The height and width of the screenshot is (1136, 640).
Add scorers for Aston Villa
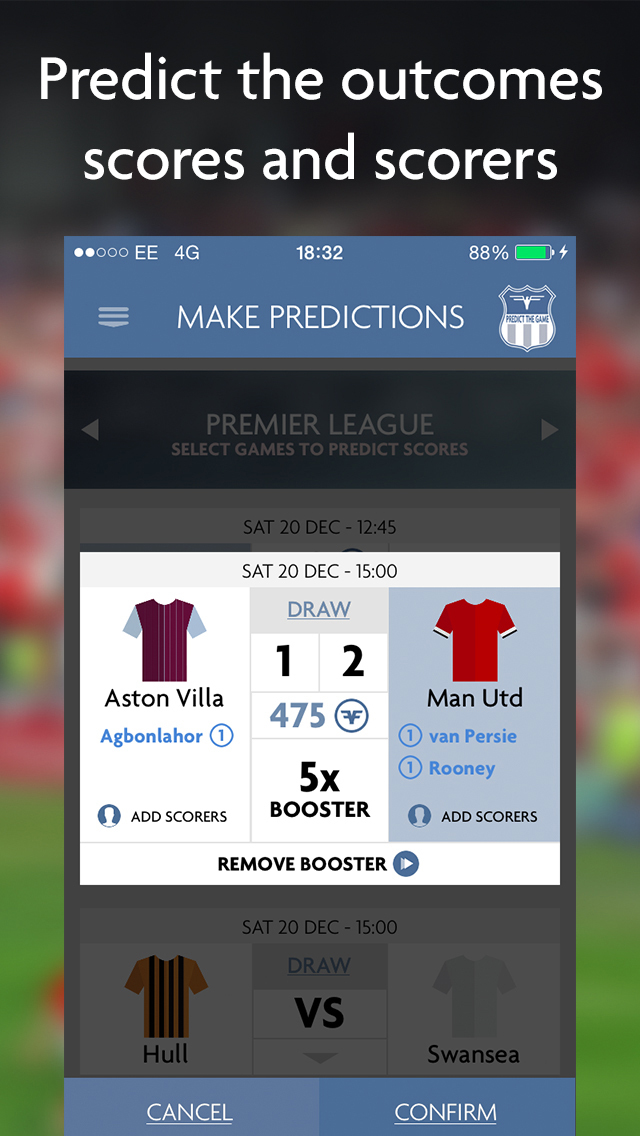pos(164,816)
